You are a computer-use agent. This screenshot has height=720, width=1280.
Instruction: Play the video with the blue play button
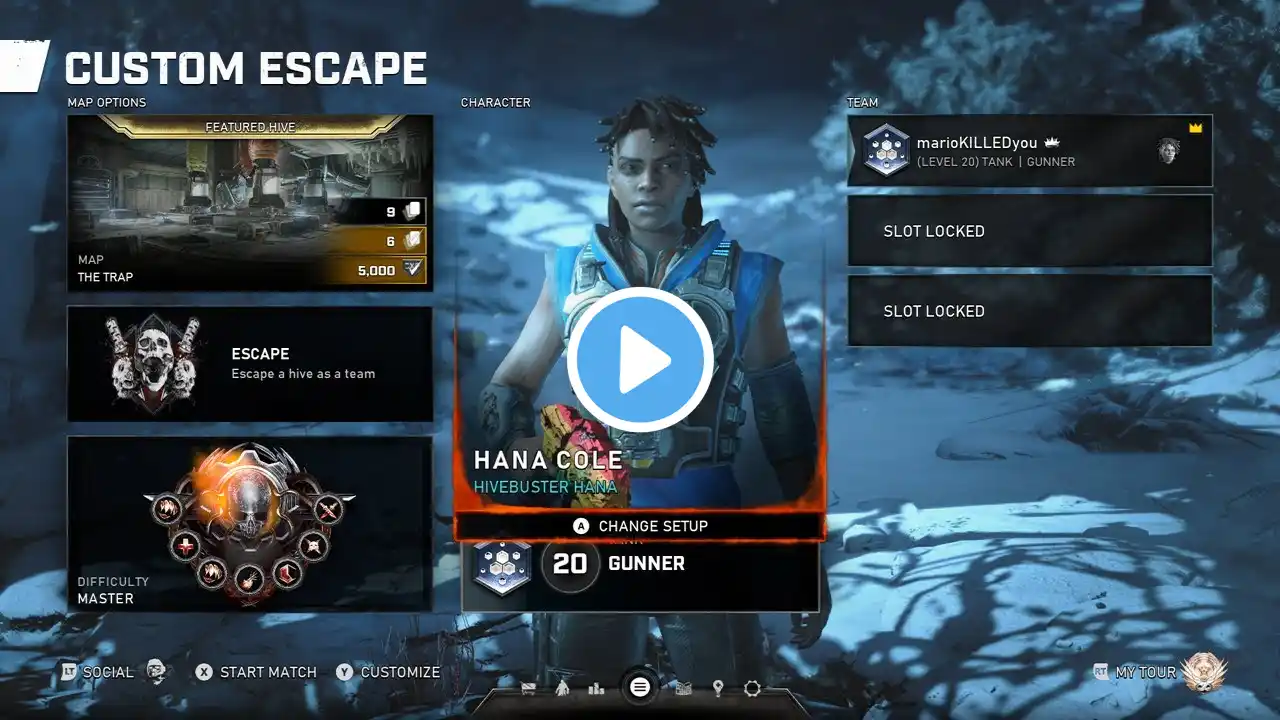pyautogui.click(x=640, y=360)
